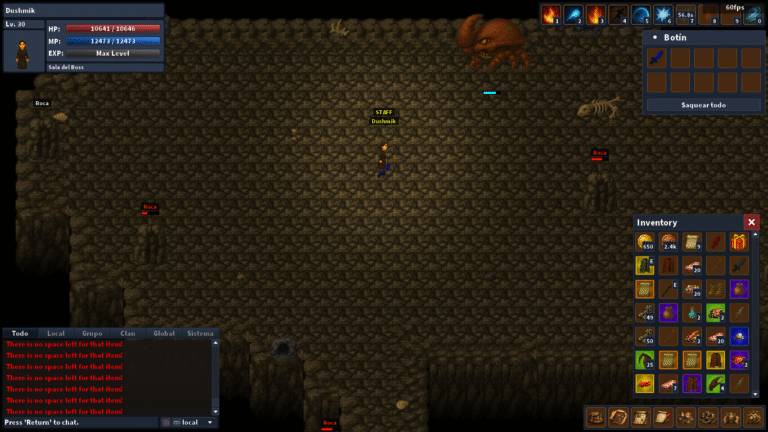The width and height of the screenshot is (768, 432).
Task: Open the local chat channel dropdown
Action: tap(190, 423)
